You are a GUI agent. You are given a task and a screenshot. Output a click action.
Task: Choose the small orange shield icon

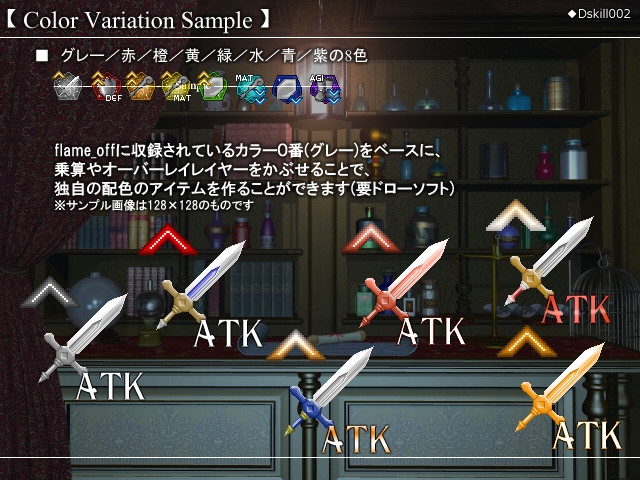pyautogui.click(x=141, y=88)
